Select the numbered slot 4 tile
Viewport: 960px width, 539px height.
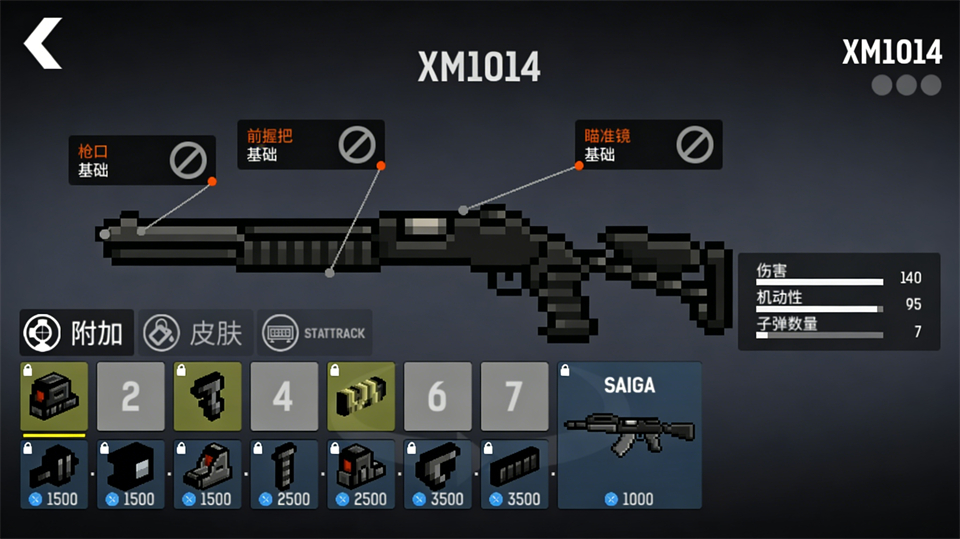coord(284,397)
